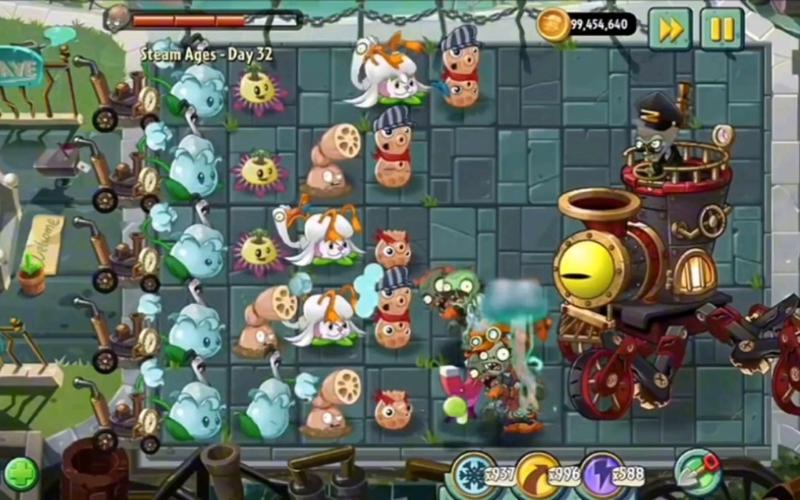Toggle fast-forward speed
800x500 pixels.
[670, 28]
